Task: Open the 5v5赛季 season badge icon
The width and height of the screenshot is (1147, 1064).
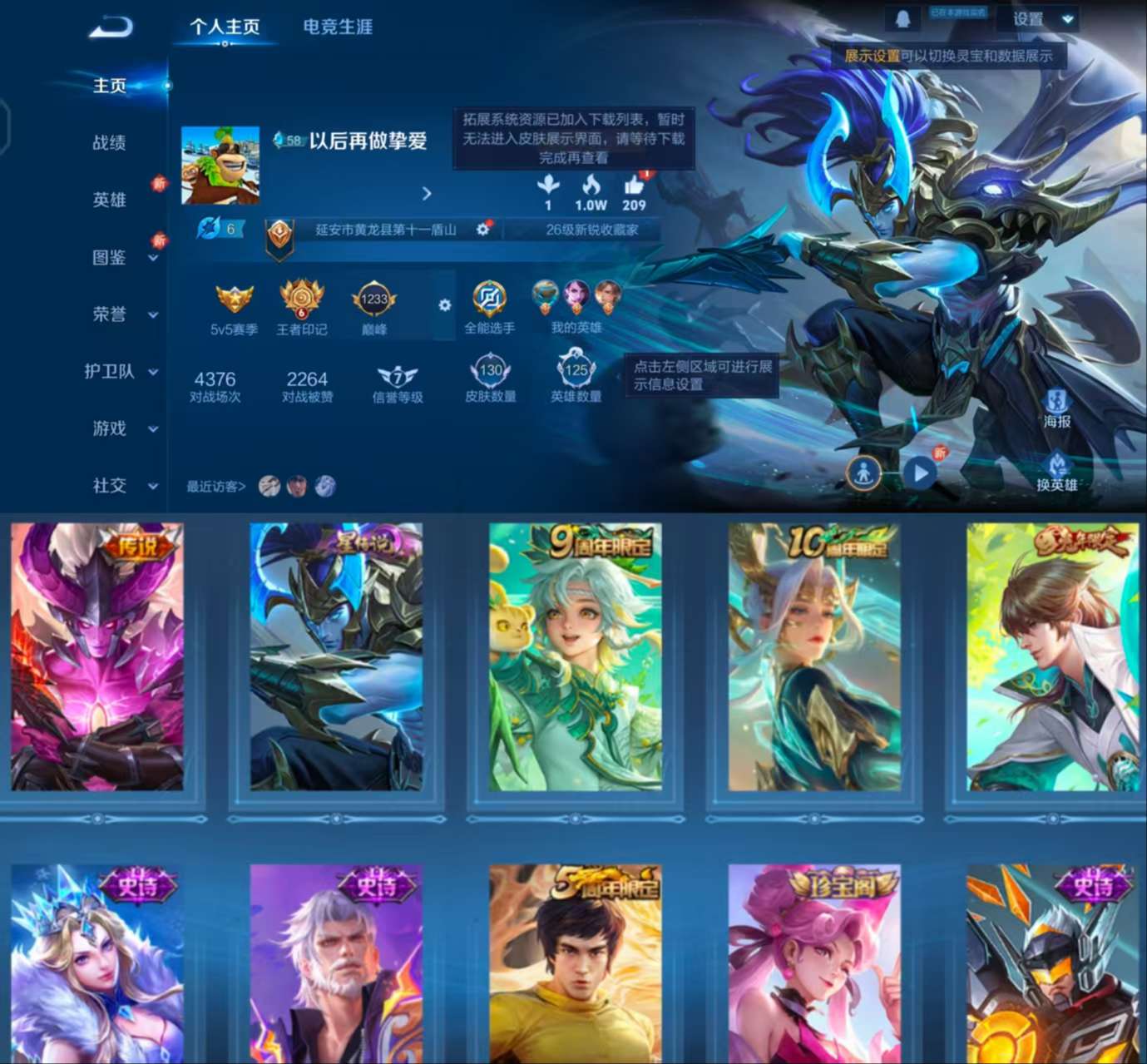Action: point(233,298)
